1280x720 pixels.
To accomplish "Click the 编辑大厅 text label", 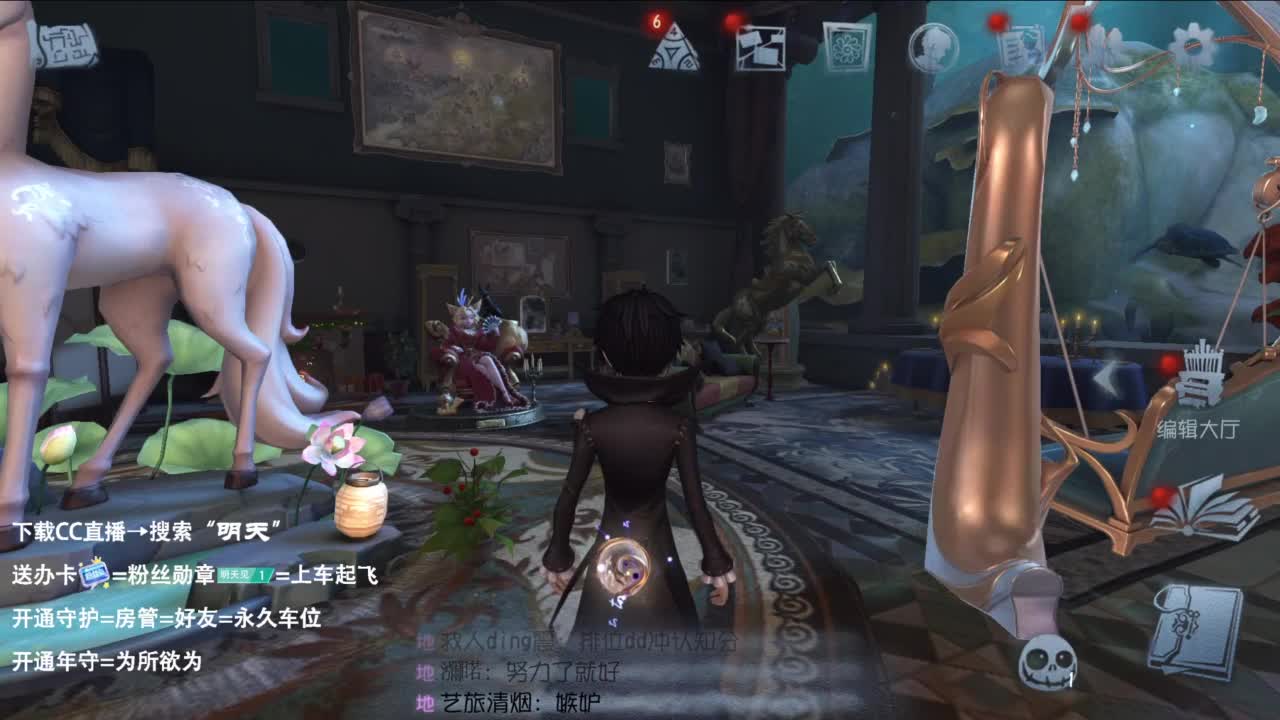I will pyautogui.click(x=1198, y=428).
